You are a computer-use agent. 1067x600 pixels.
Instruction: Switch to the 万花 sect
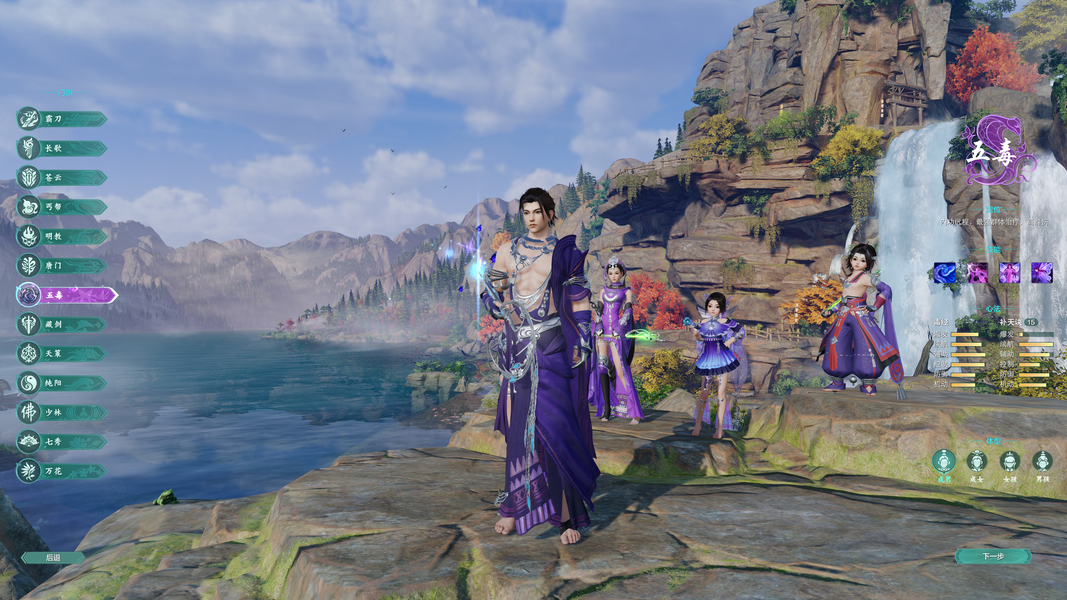coord(62,470)
